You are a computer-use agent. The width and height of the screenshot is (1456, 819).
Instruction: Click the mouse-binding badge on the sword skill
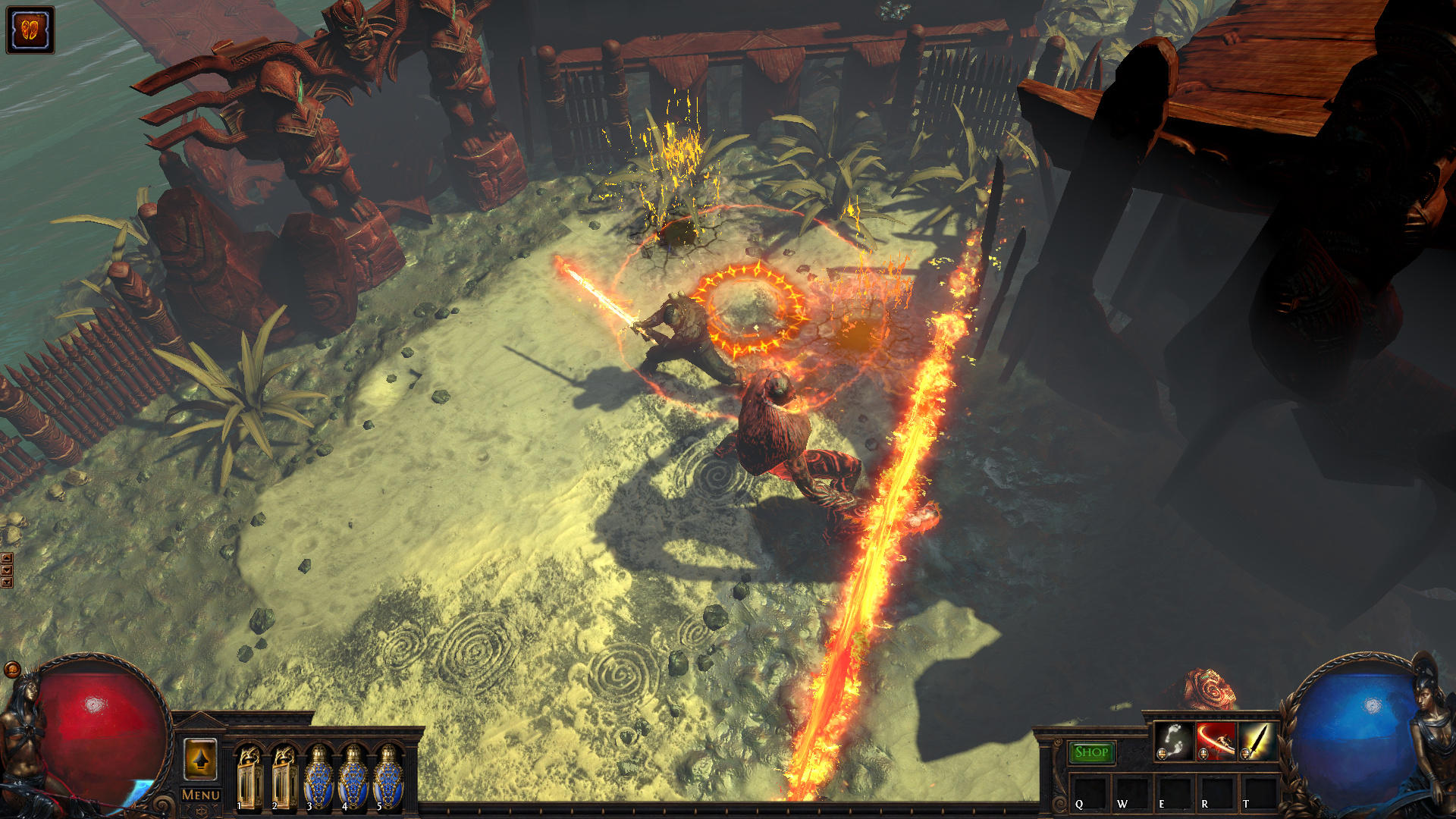pyautogui.click(x=1244, y=754)
